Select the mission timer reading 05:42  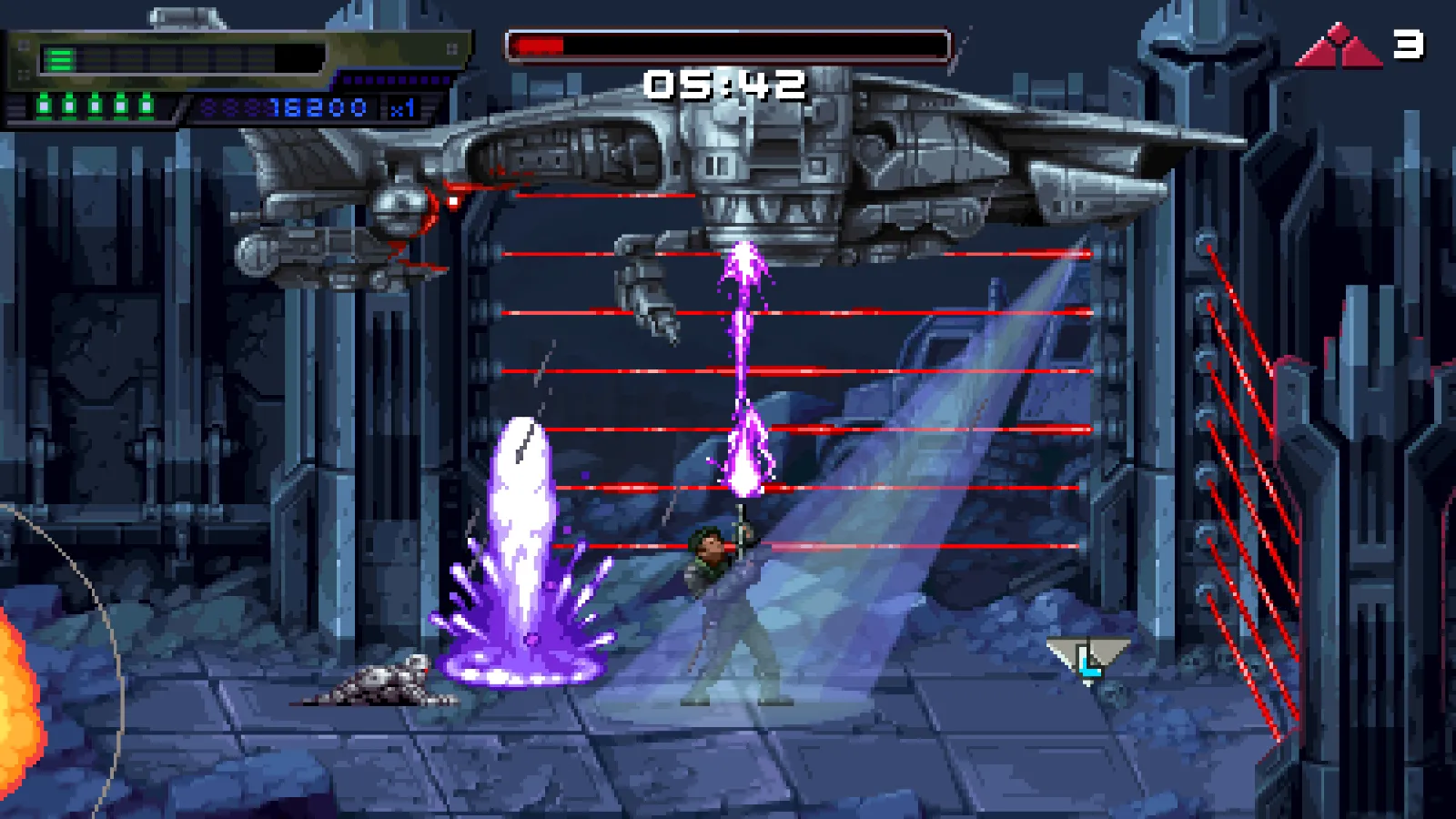coord(723,84)
